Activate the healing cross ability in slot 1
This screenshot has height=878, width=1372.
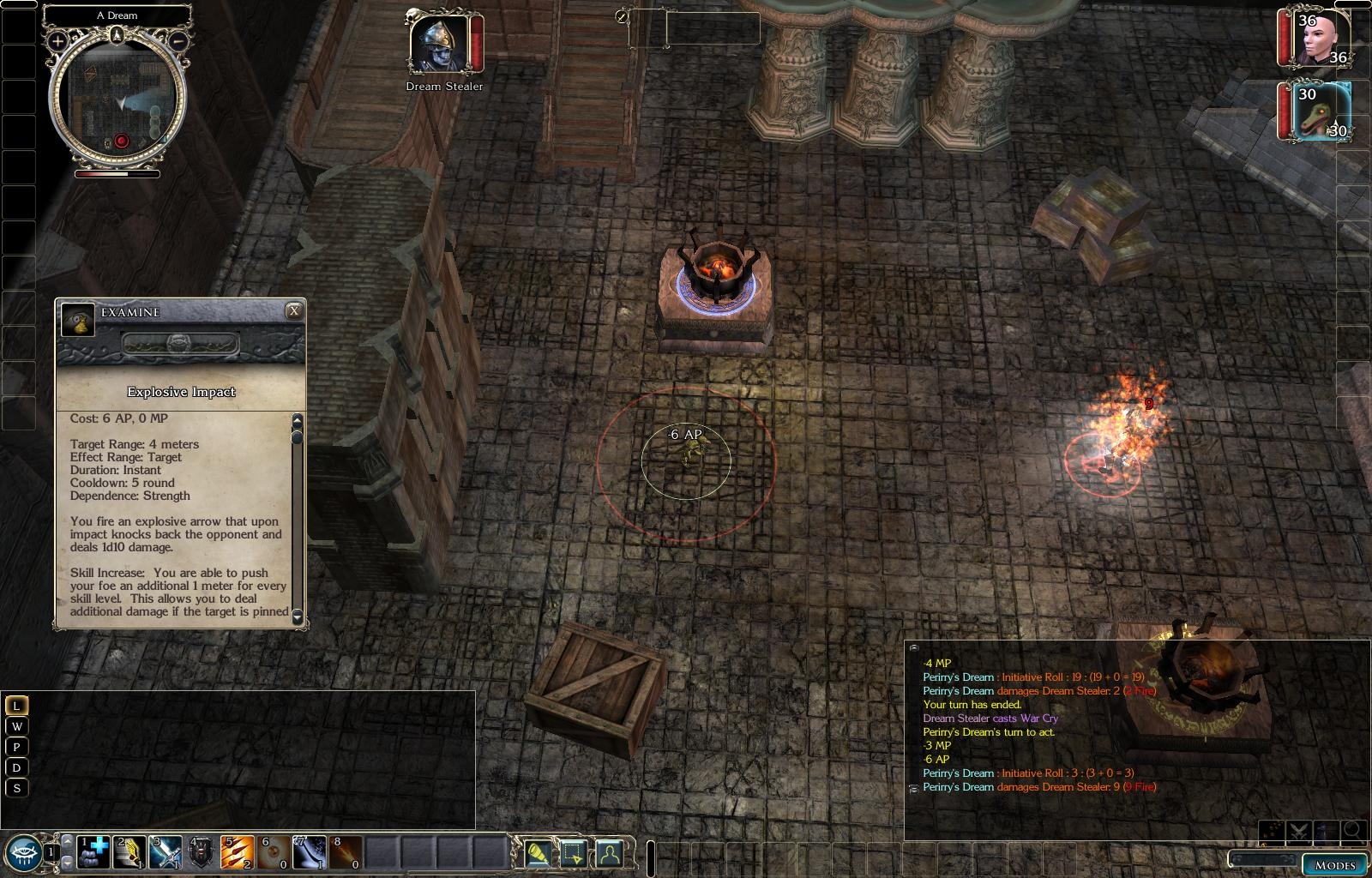tap(94, 852)
